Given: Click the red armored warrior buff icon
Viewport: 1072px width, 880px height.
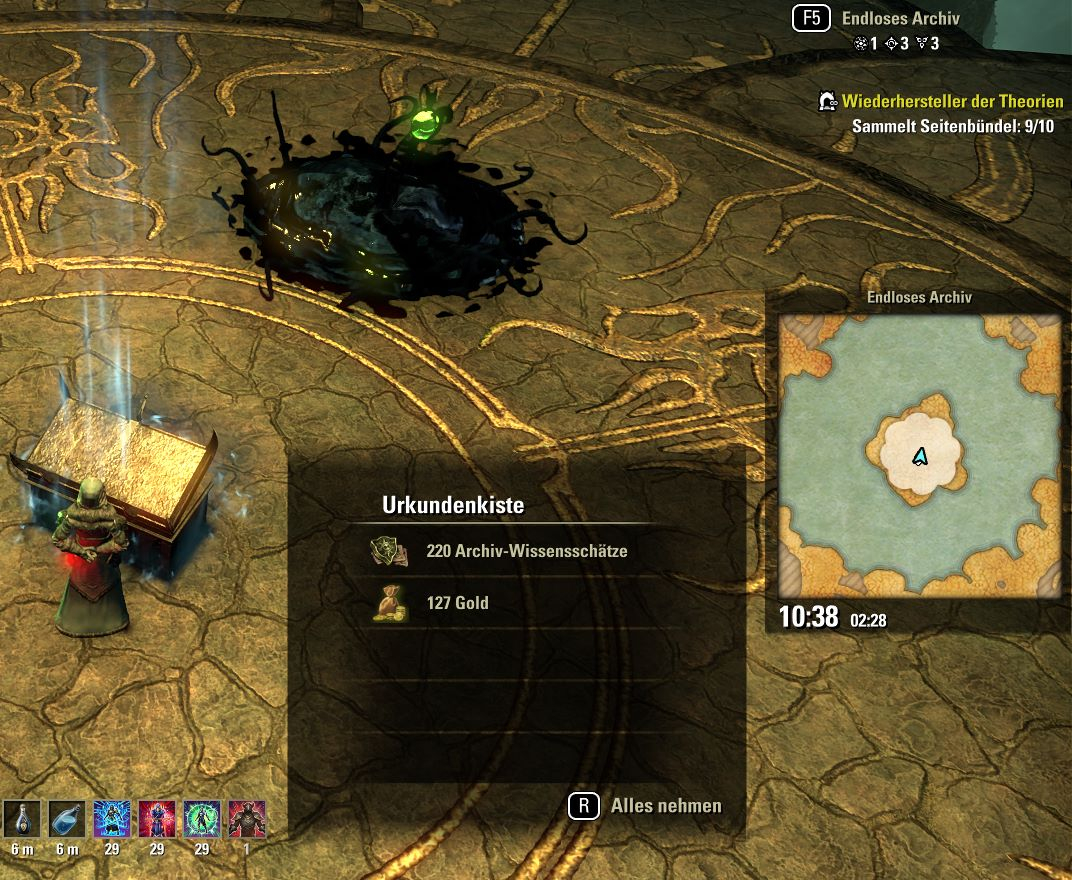Looking at the screenshot, I should (x=247, y=819).
